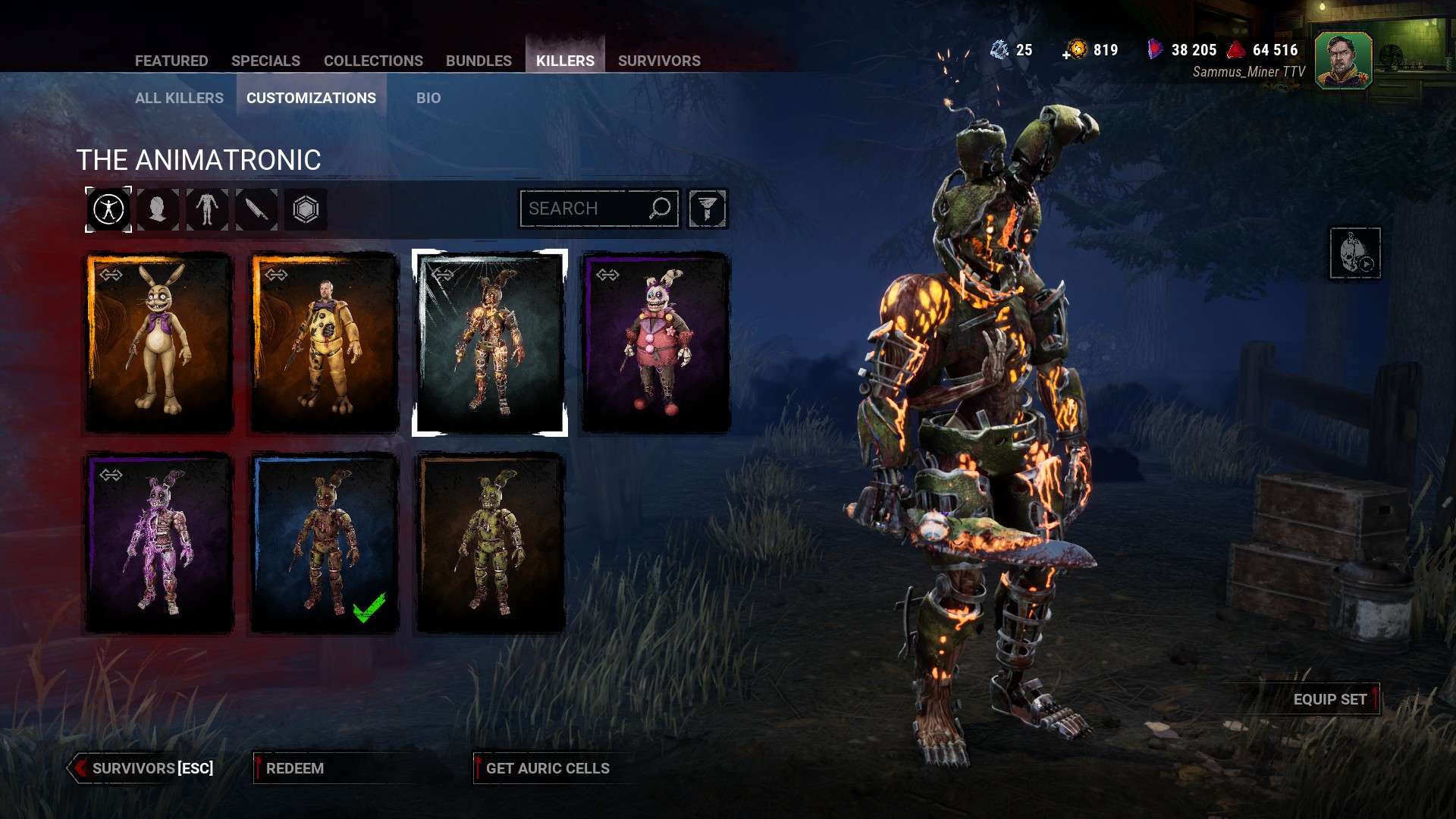Open the Redeem code prompt

tap(295, 768)
